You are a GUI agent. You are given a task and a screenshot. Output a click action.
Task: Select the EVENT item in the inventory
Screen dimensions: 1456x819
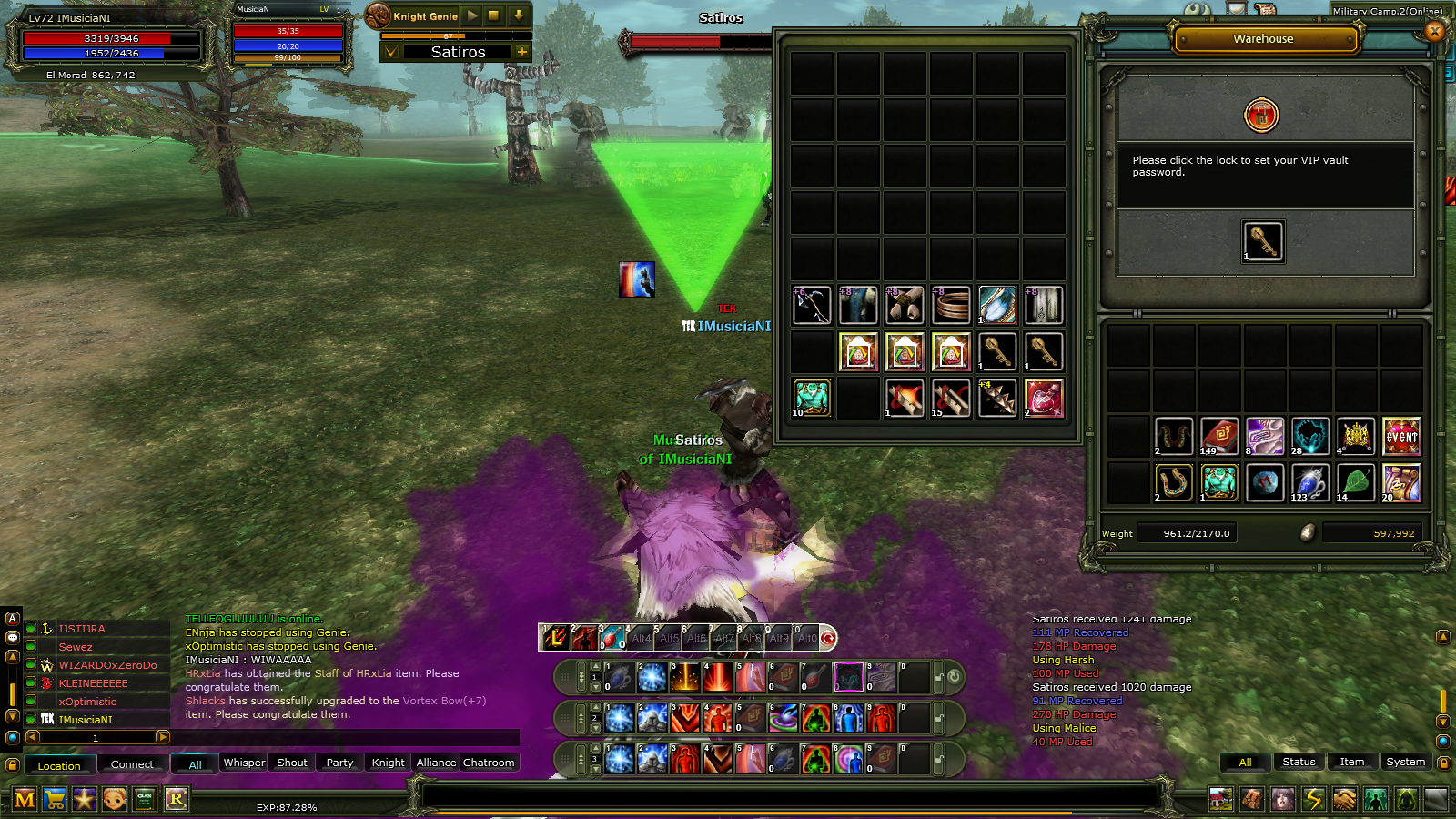[1401, 437]
